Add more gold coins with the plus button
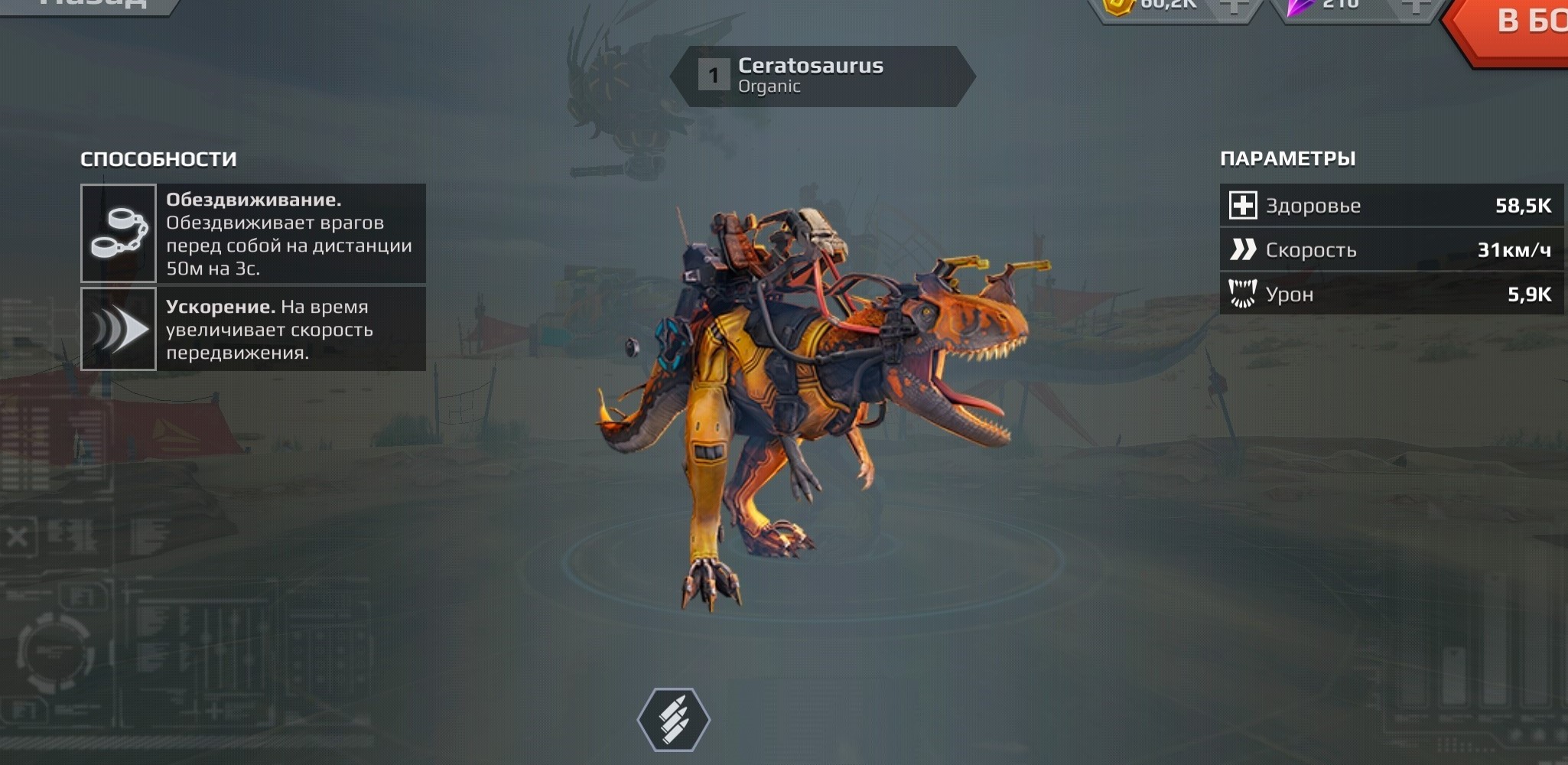Image resolution: width=1568 pixels, height=765 pixels. 1232,6
